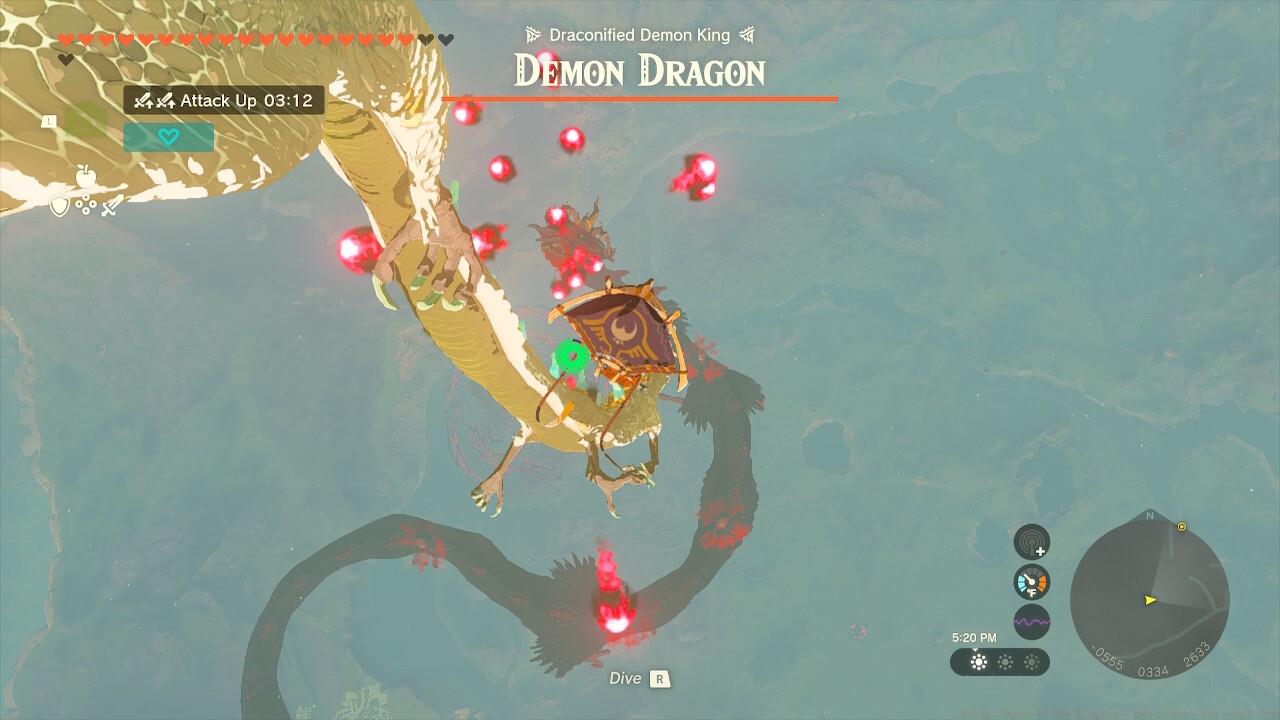
Task: Toggle the highlighted sunny weather icon
Action: (x=979, y=661)
